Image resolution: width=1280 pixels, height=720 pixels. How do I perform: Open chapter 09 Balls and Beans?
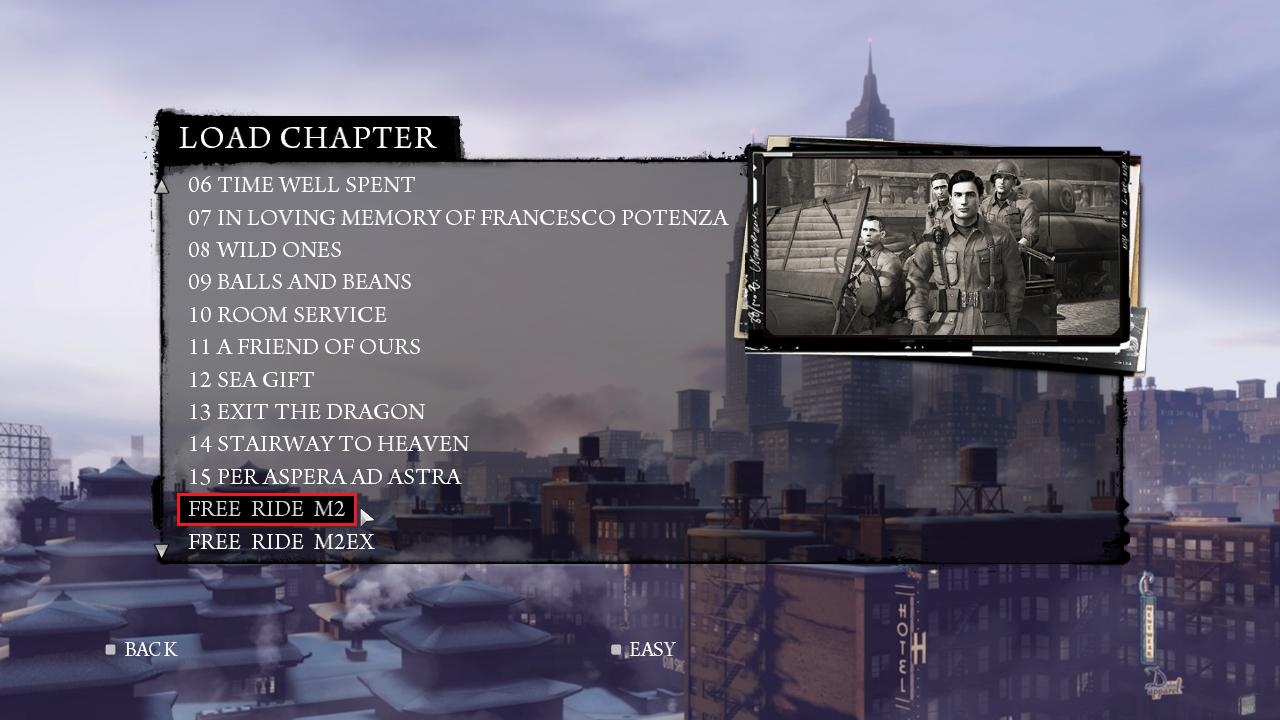click(299, 282)
